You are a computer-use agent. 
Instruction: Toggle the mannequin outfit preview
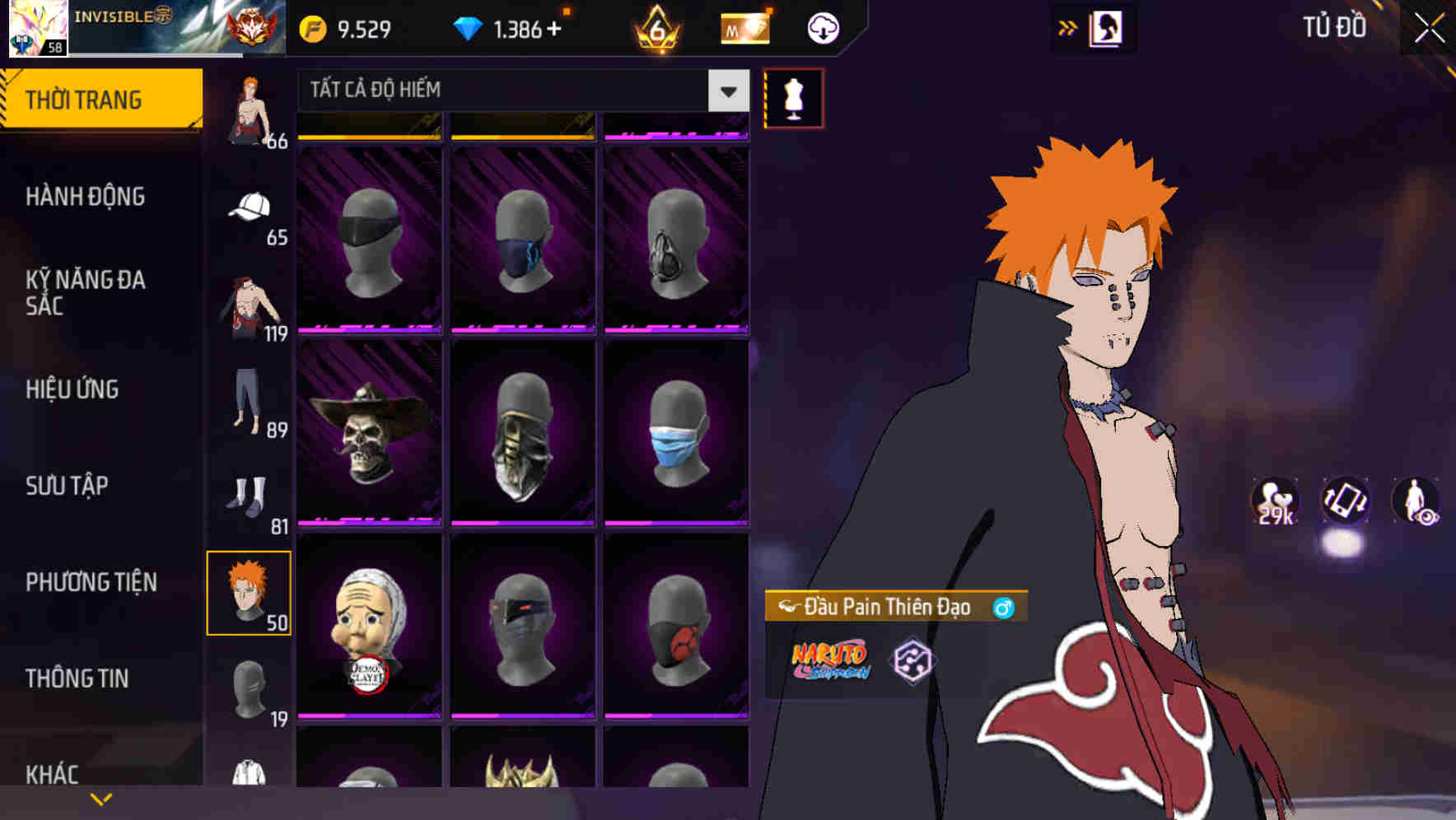(x=793, y=98)
